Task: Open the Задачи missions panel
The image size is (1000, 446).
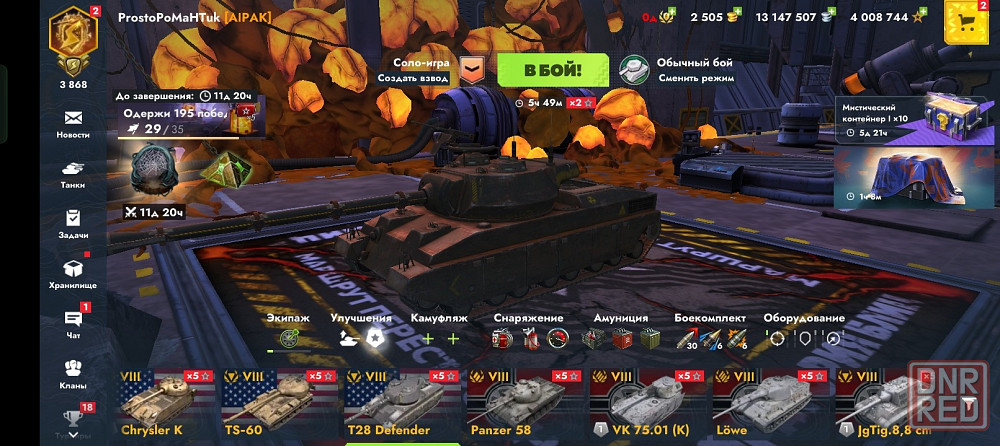Action: [73, 223]
